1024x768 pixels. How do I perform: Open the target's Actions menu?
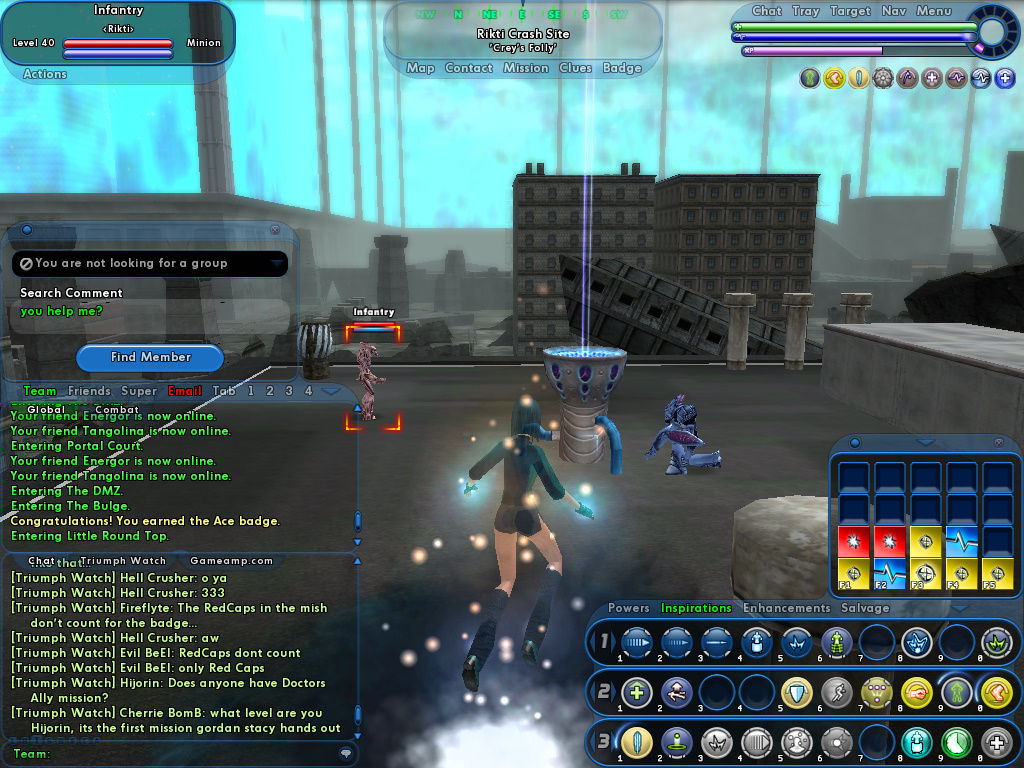[45, 74]
